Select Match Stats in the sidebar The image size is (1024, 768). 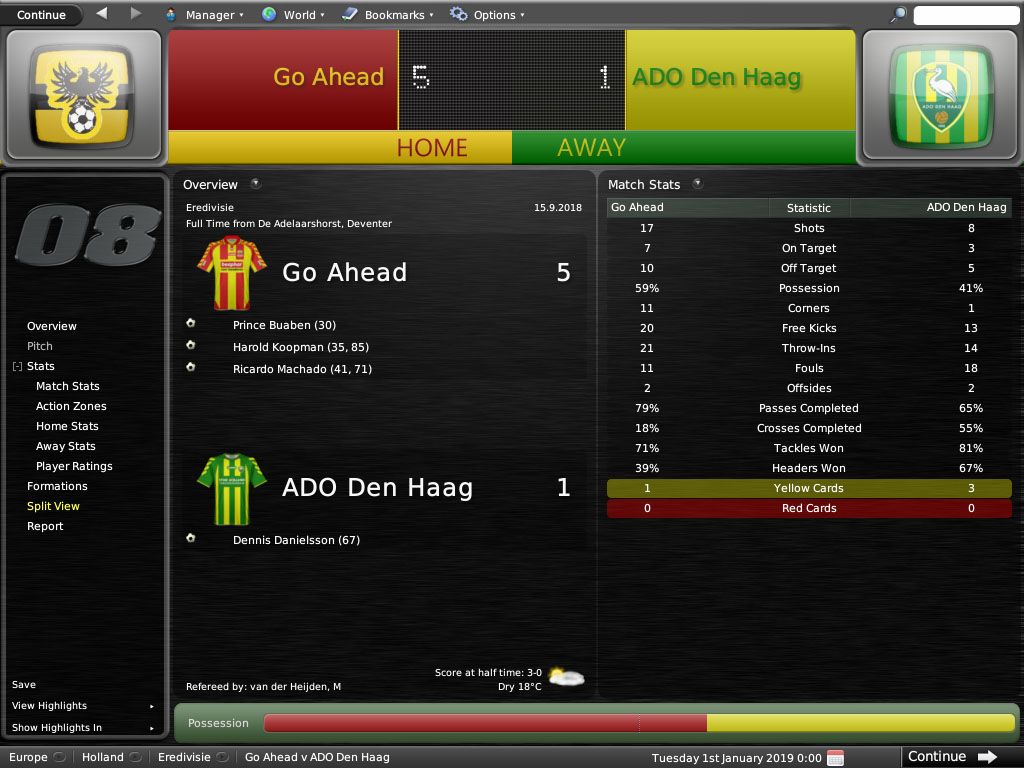68,386
